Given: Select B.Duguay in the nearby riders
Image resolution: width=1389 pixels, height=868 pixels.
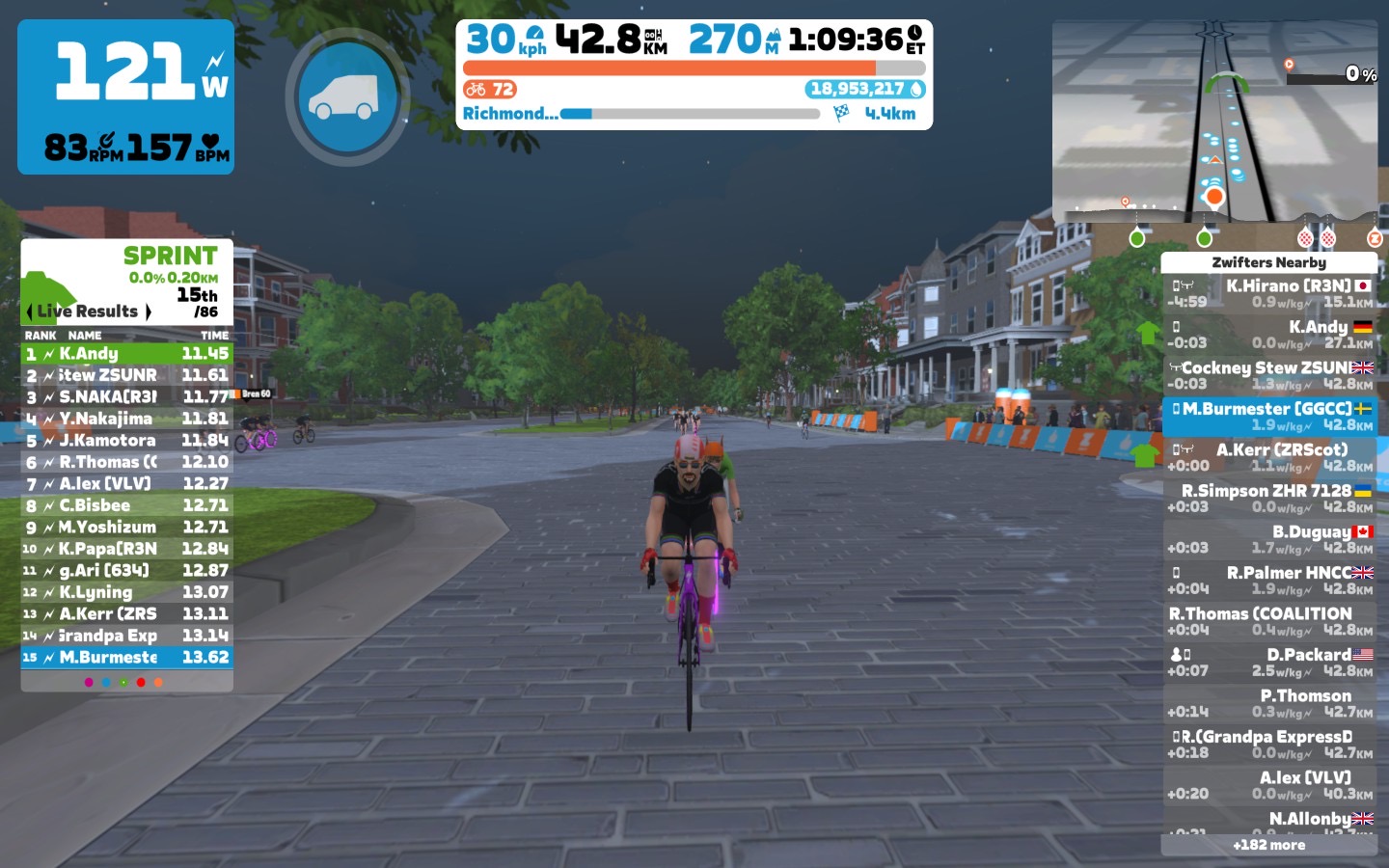Looking at the screenshot, I should click(1268, 539).
